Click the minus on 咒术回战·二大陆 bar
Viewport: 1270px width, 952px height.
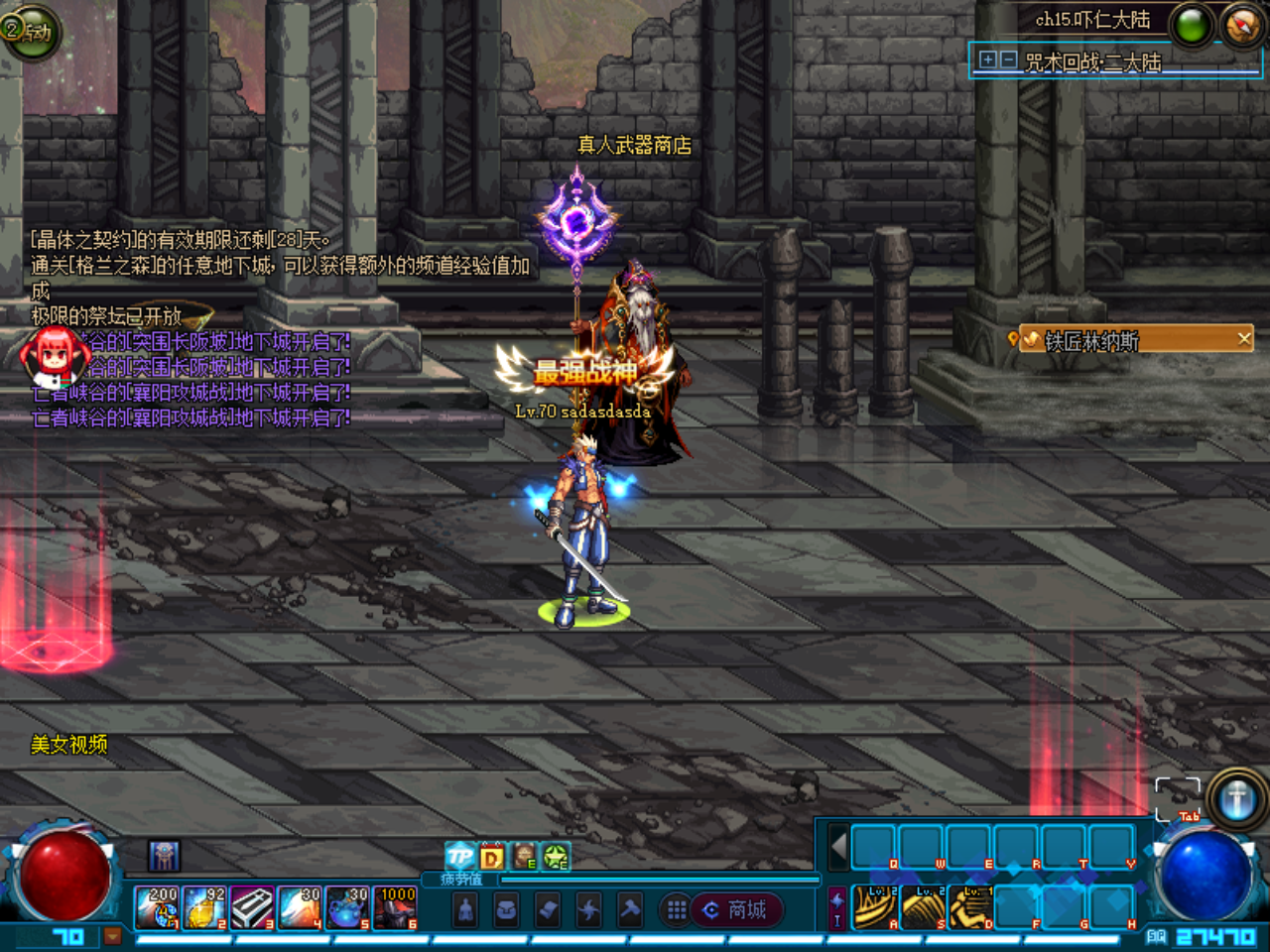(1007, 59)
